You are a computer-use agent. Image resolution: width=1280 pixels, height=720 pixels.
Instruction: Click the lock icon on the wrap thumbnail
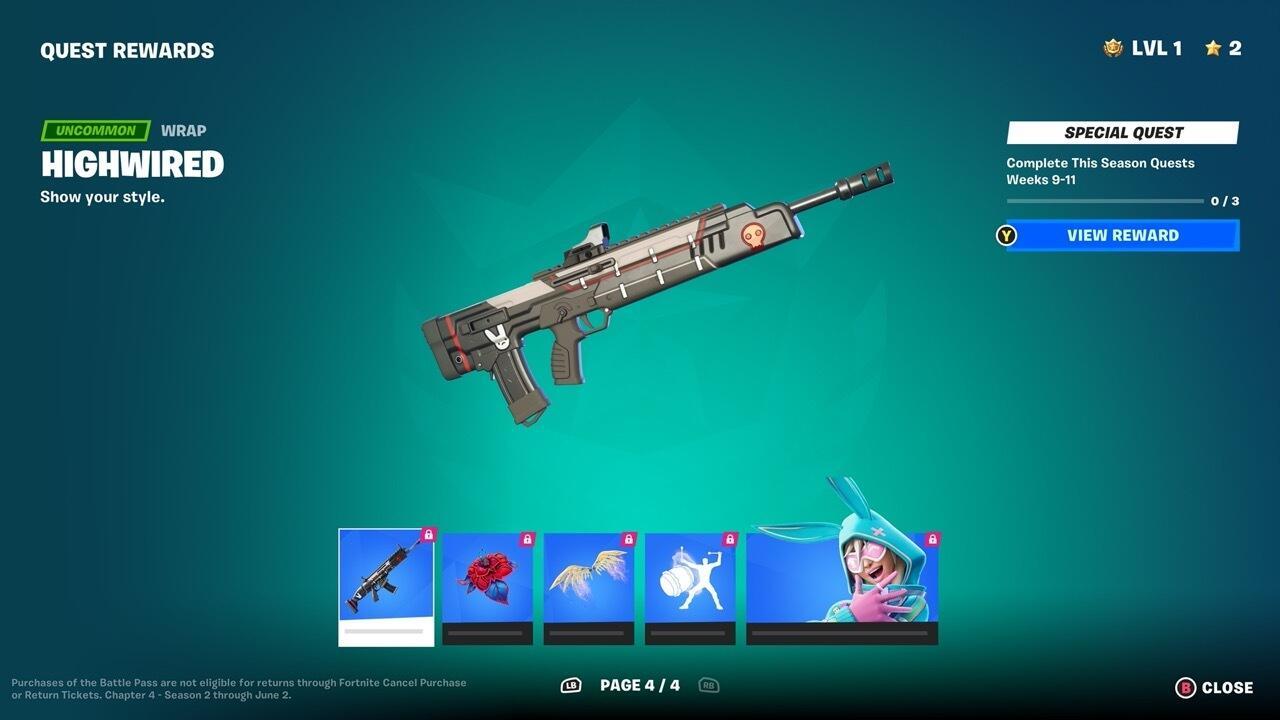coord(430,536)
